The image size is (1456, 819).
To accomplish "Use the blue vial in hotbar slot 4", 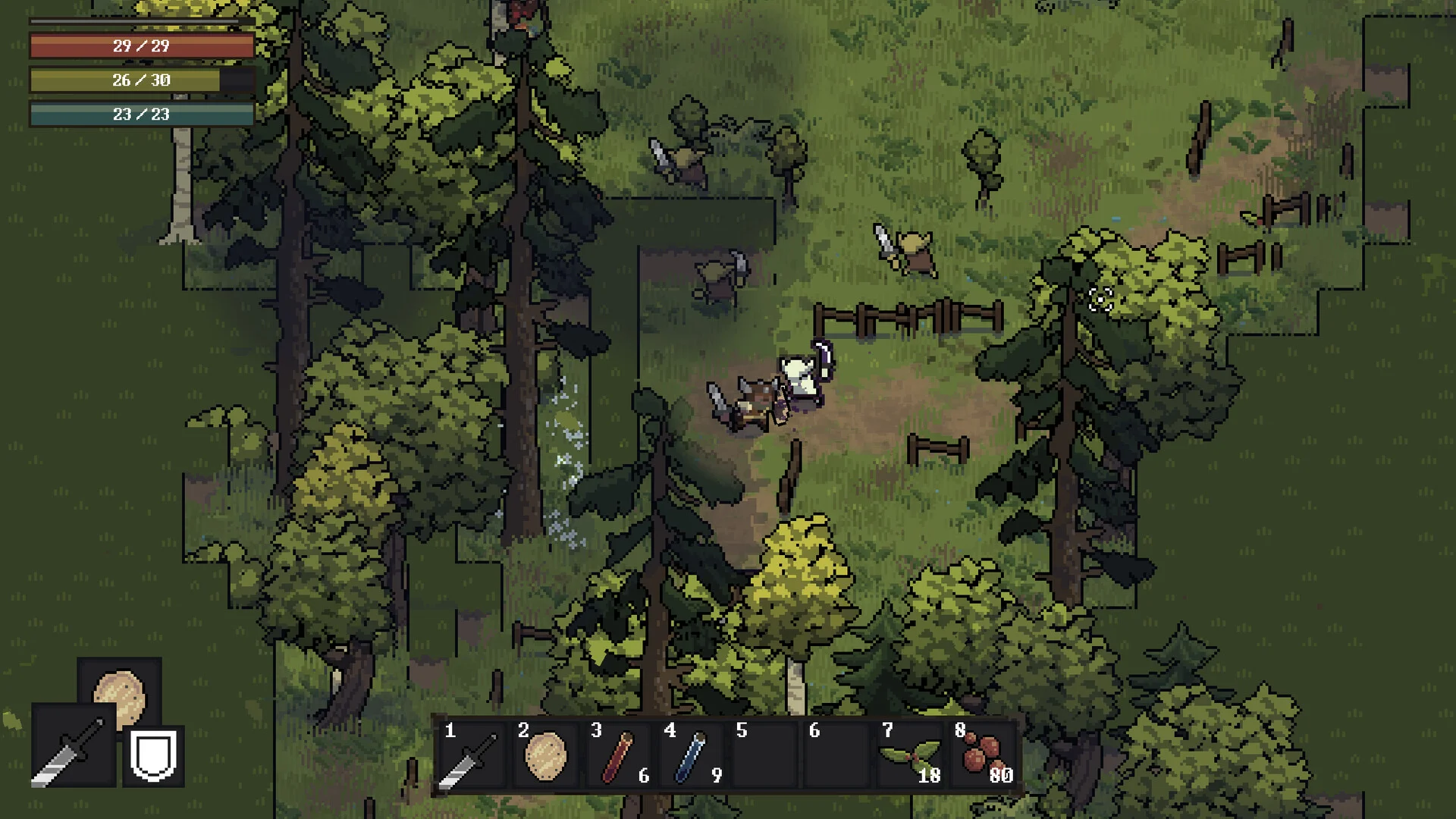I will [691, 756].
